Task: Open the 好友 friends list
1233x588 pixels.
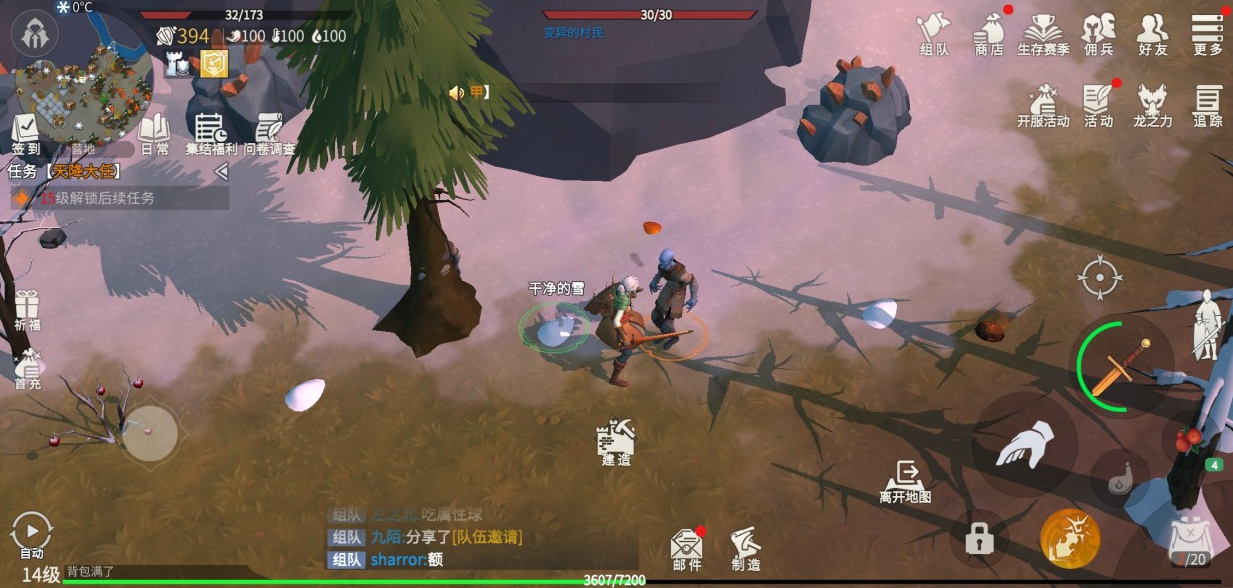Action: [x=1153, y=33]
